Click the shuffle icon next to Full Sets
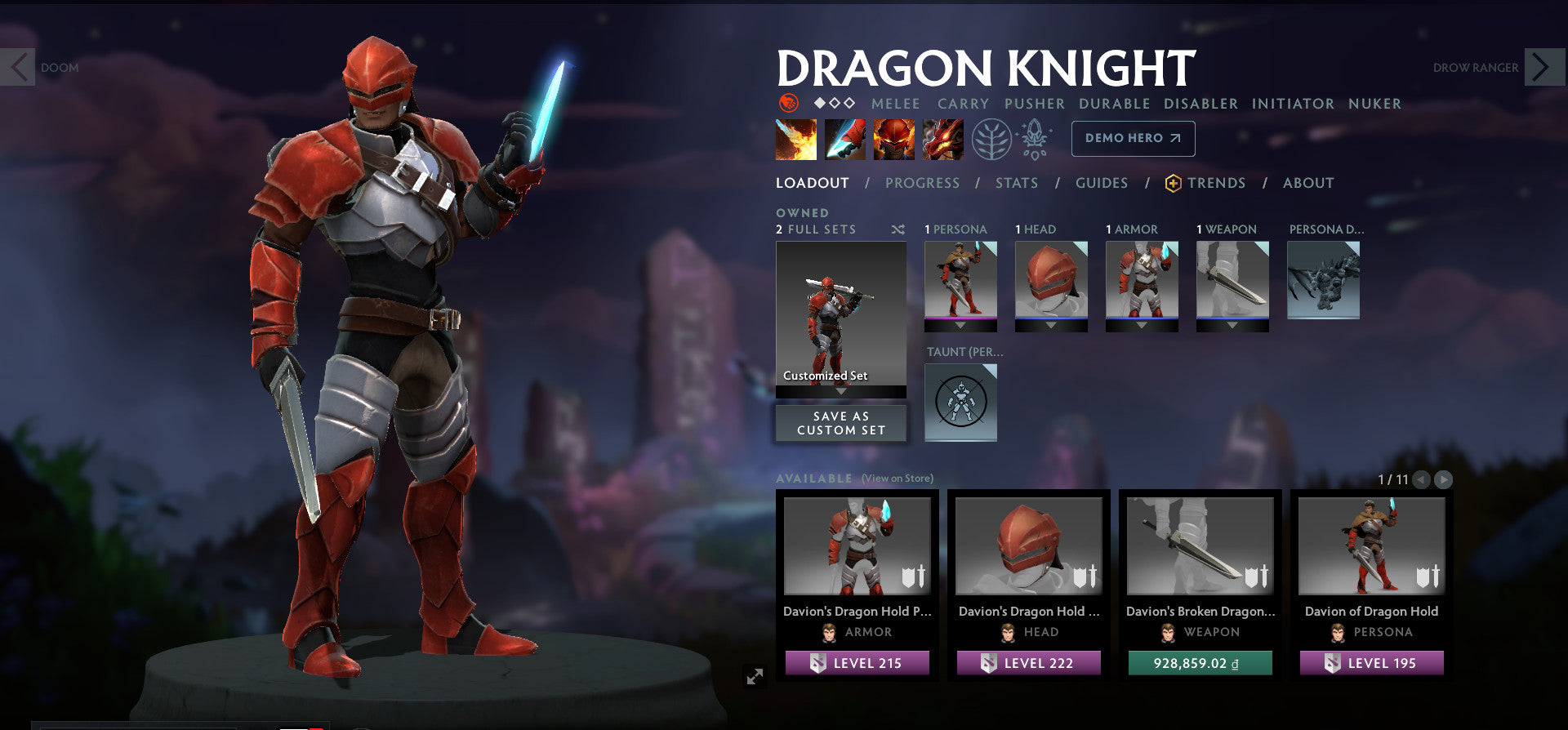The height and width of the screenshot is (730, 1568). click(x=898, y=229)
